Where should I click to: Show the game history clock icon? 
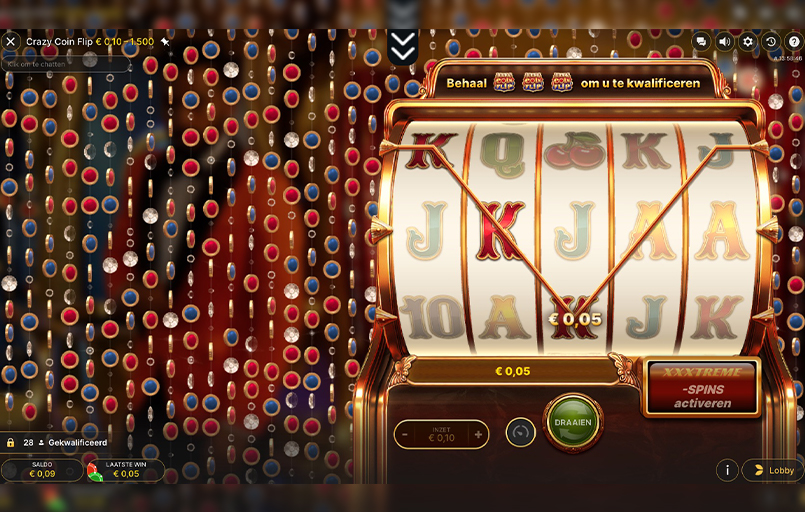(x=770, y=42)
